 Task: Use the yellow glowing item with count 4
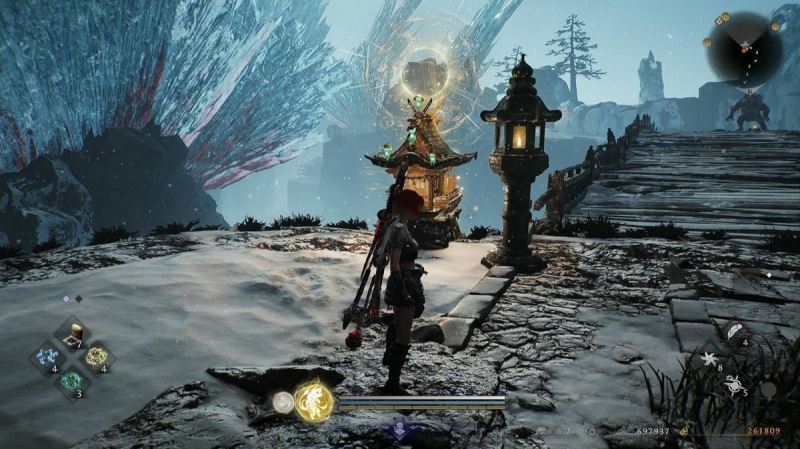96,357
